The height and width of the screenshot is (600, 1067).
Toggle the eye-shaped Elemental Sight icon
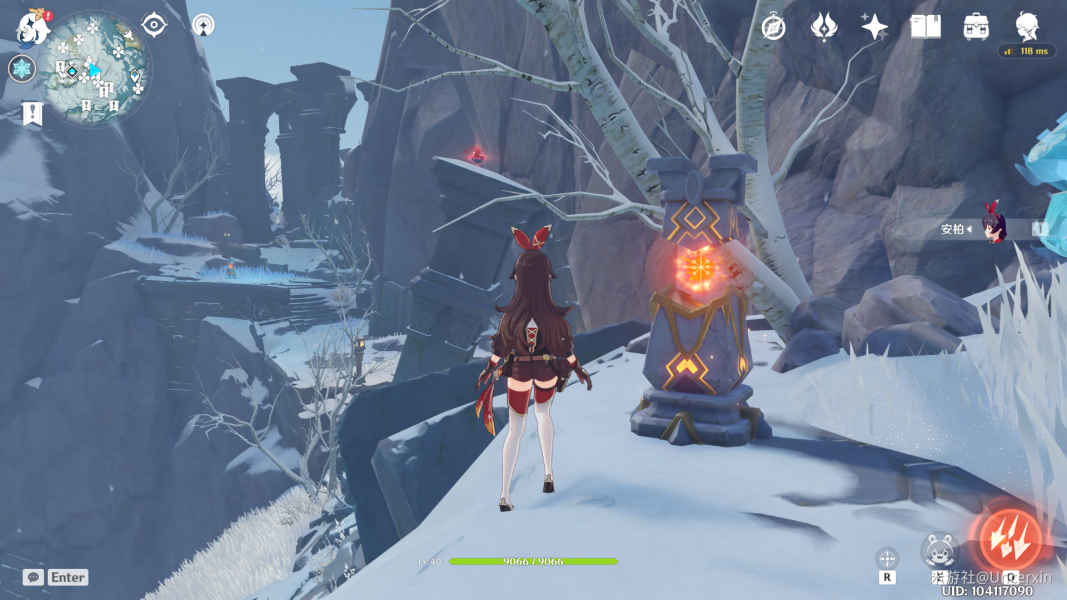(153, 24)
